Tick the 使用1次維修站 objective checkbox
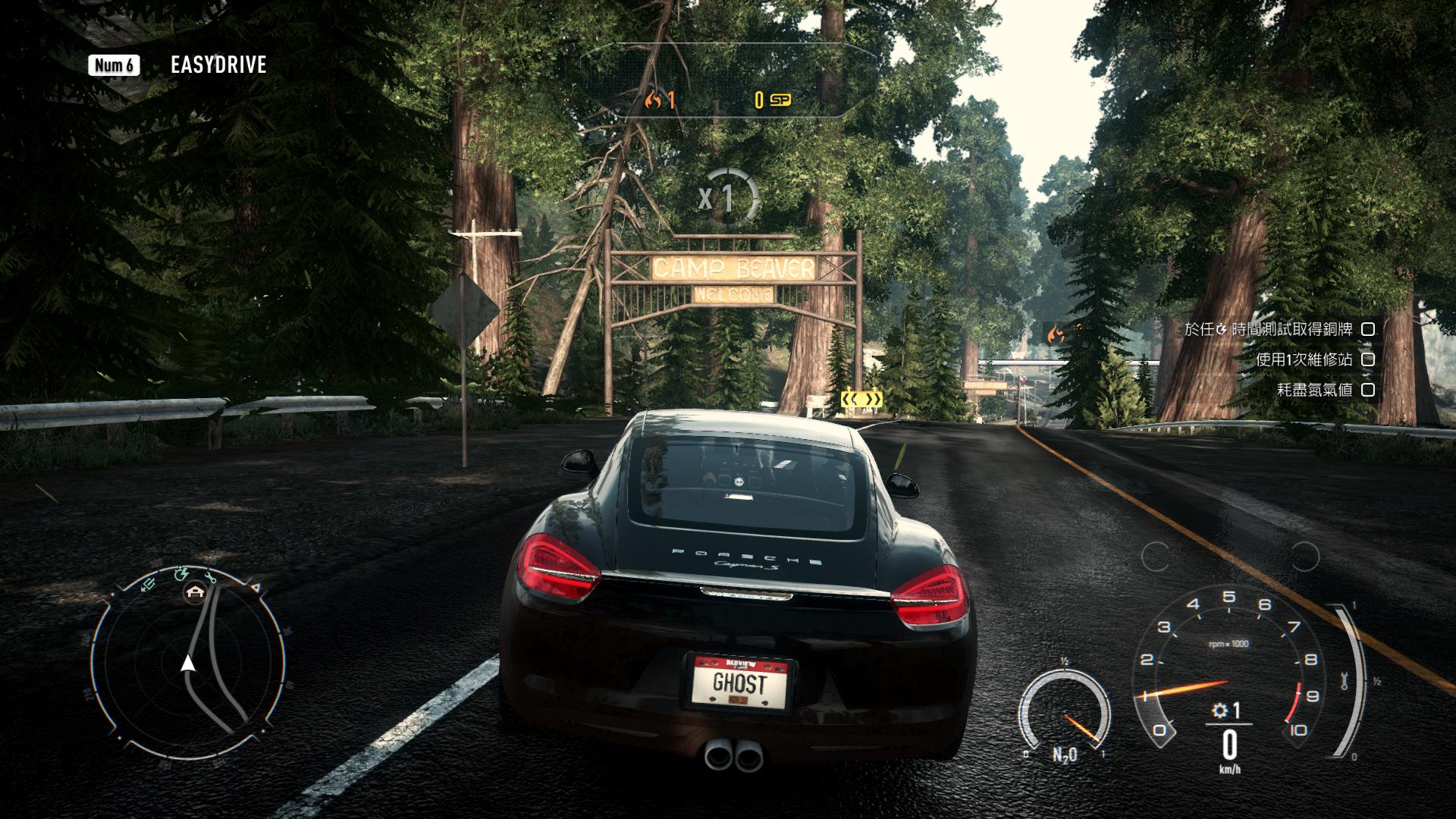 pos(1368,359)
